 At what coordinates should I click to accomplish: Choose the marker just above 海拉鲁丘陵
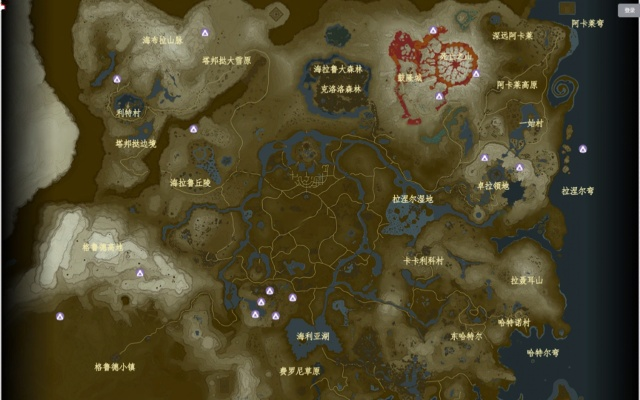193,128
